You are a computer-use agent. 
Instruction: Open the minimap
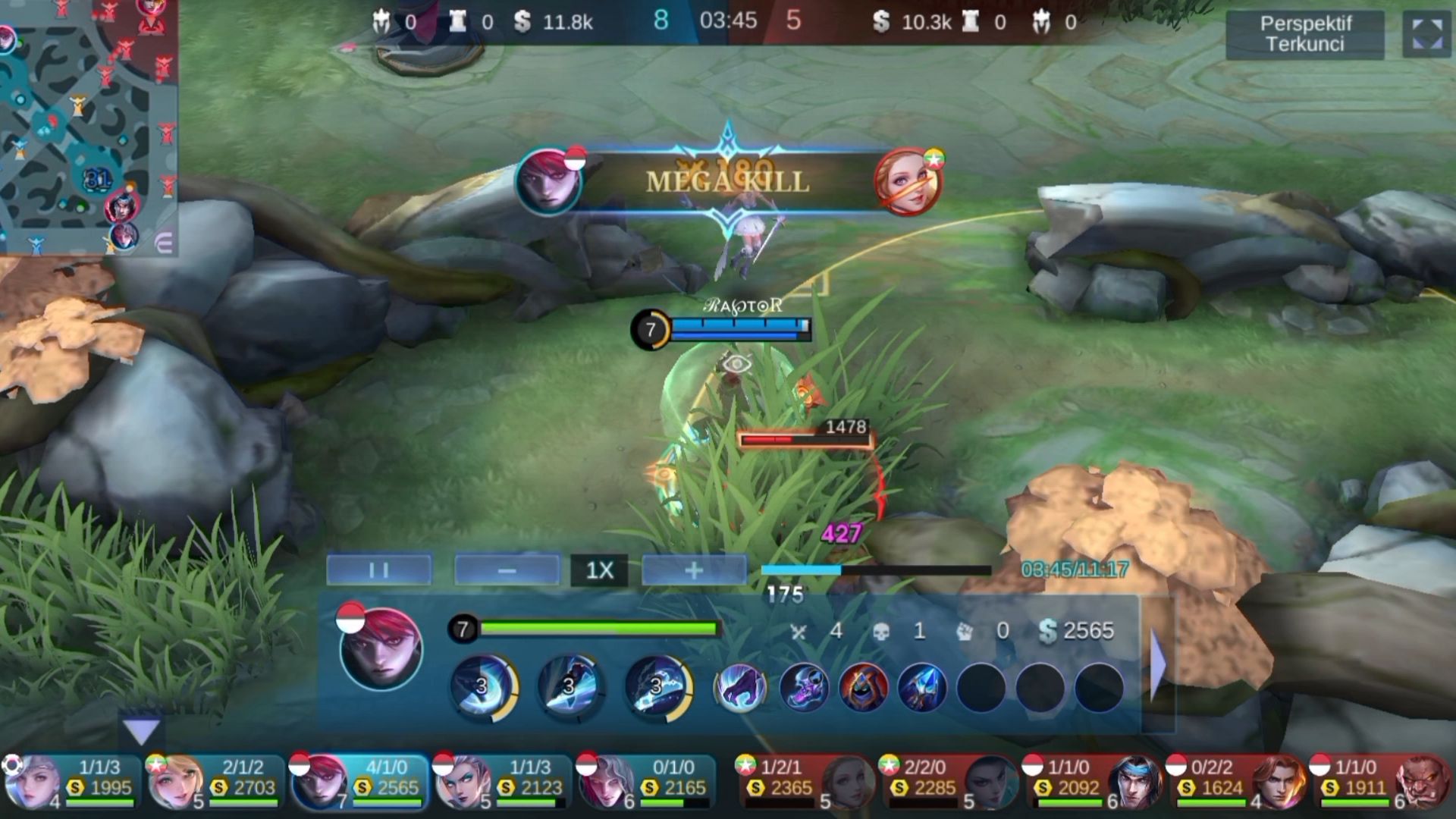click(89, 127)
